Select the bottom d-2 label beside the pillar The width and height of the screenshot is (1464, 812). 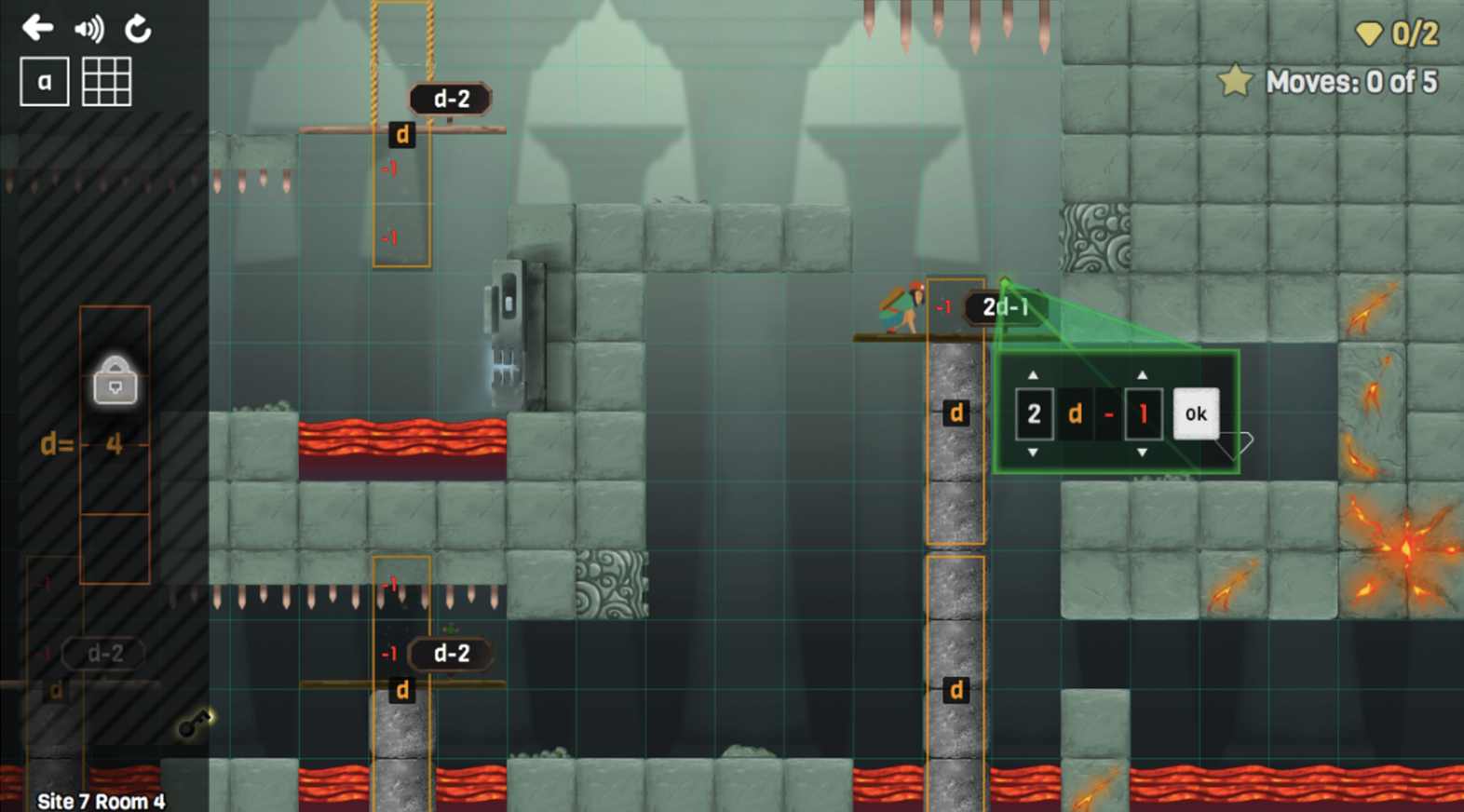[x=451, y=654]
